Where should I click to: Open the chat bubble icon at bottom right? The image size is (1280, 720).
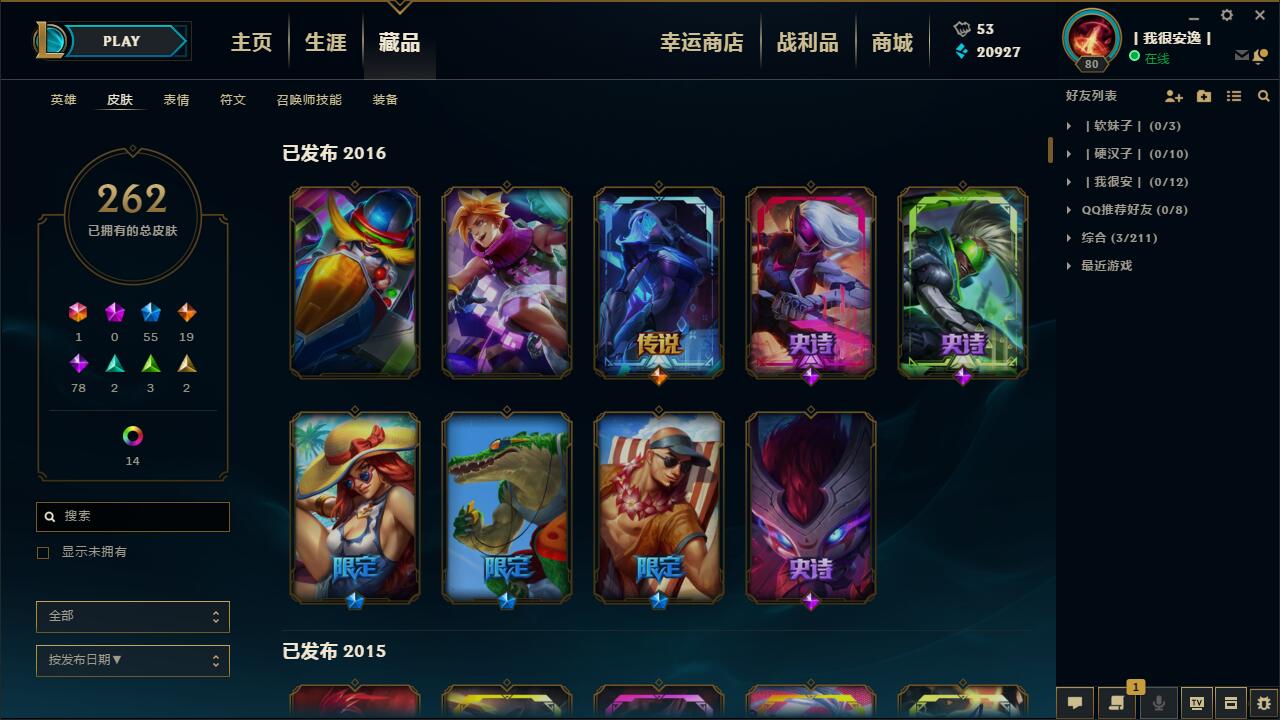(x=1074, y=703)
